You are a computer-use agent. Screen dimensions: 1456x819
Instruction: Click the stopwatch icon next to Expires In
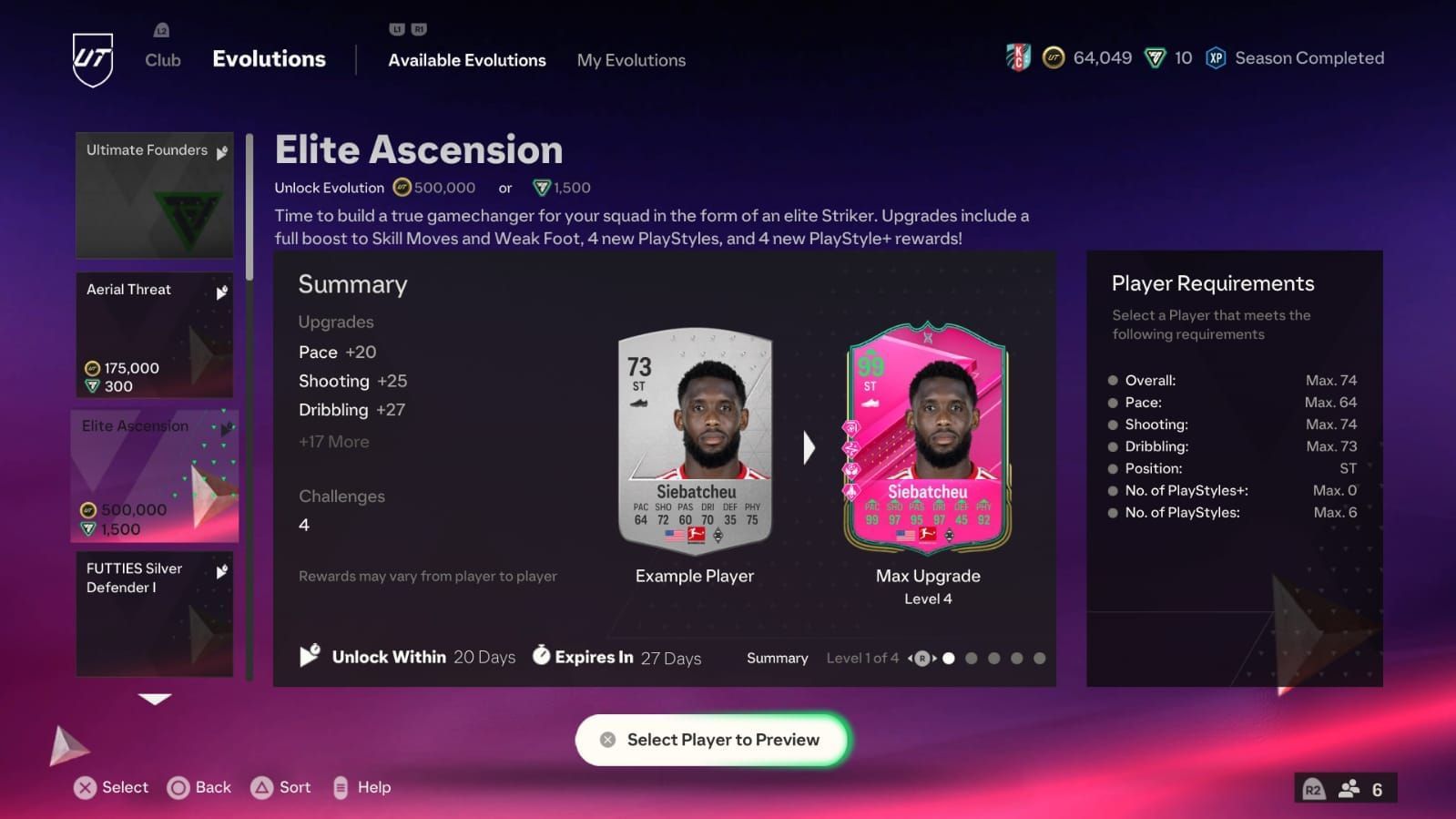(x=544, y=657)
